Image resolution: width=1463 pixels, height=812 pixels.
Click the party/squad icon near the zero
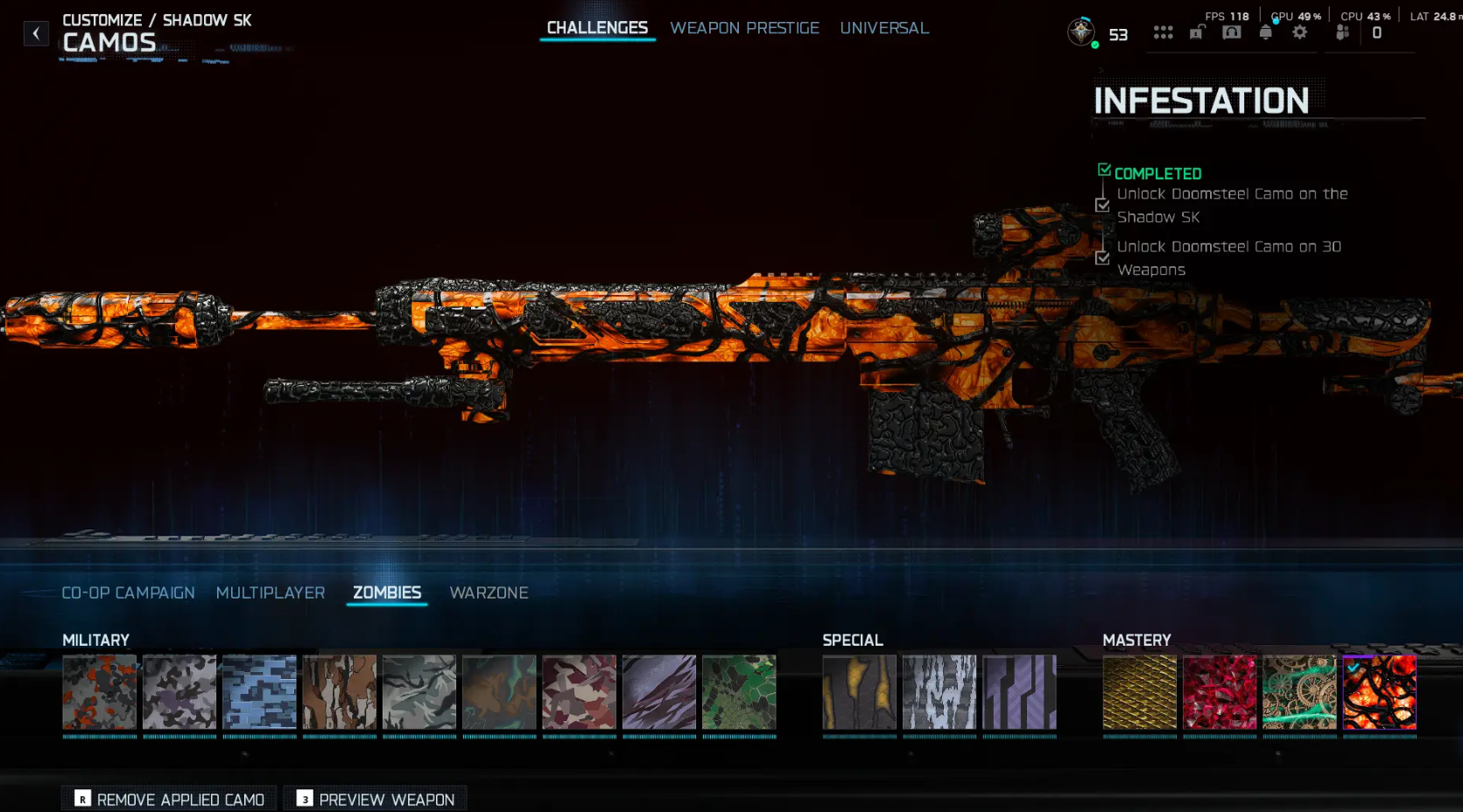pyautogui.click(x=1342, y=31)
